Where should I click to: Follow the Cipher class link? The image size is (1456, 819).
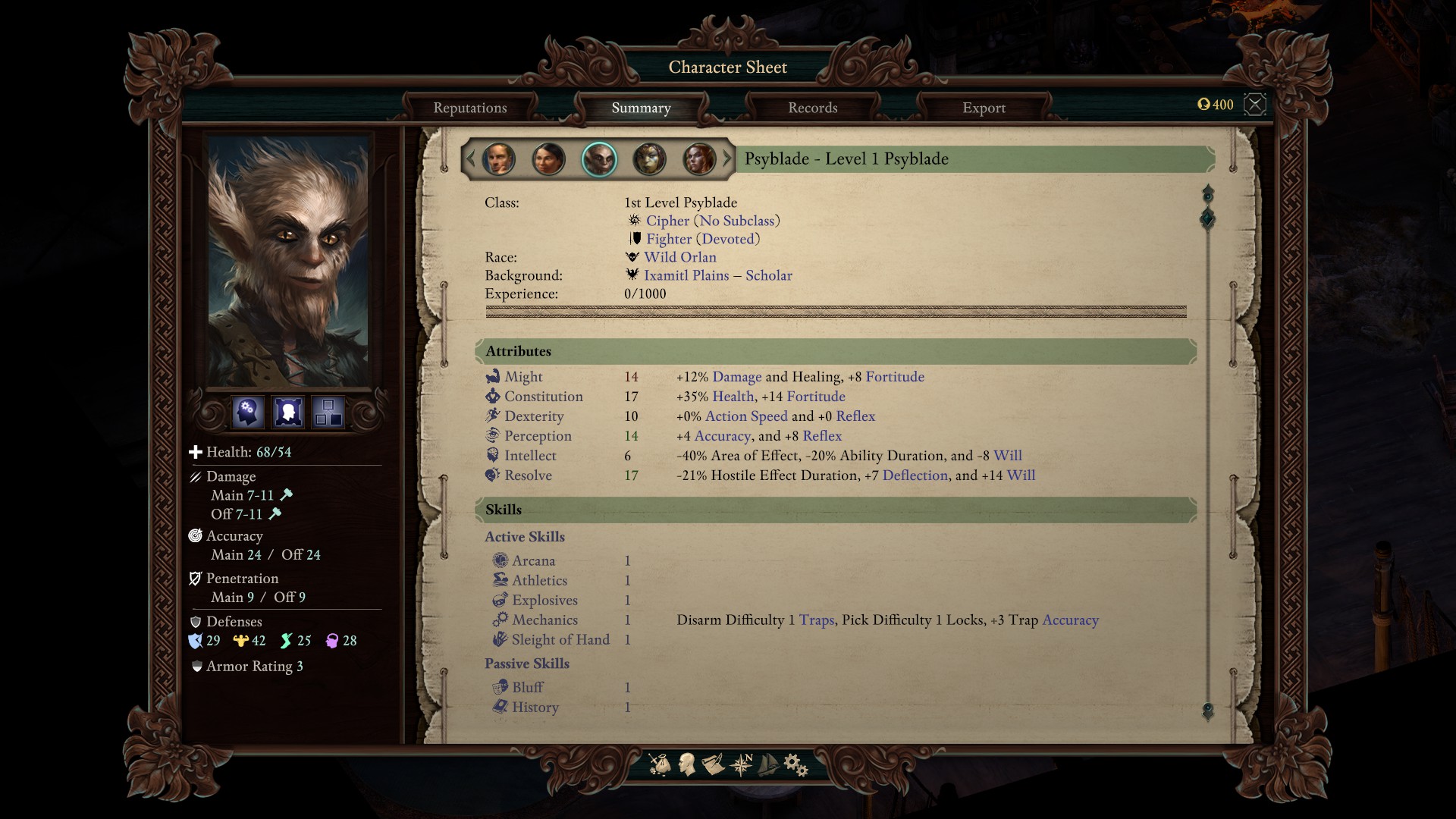pyautogui.click(x=667, y=221)
